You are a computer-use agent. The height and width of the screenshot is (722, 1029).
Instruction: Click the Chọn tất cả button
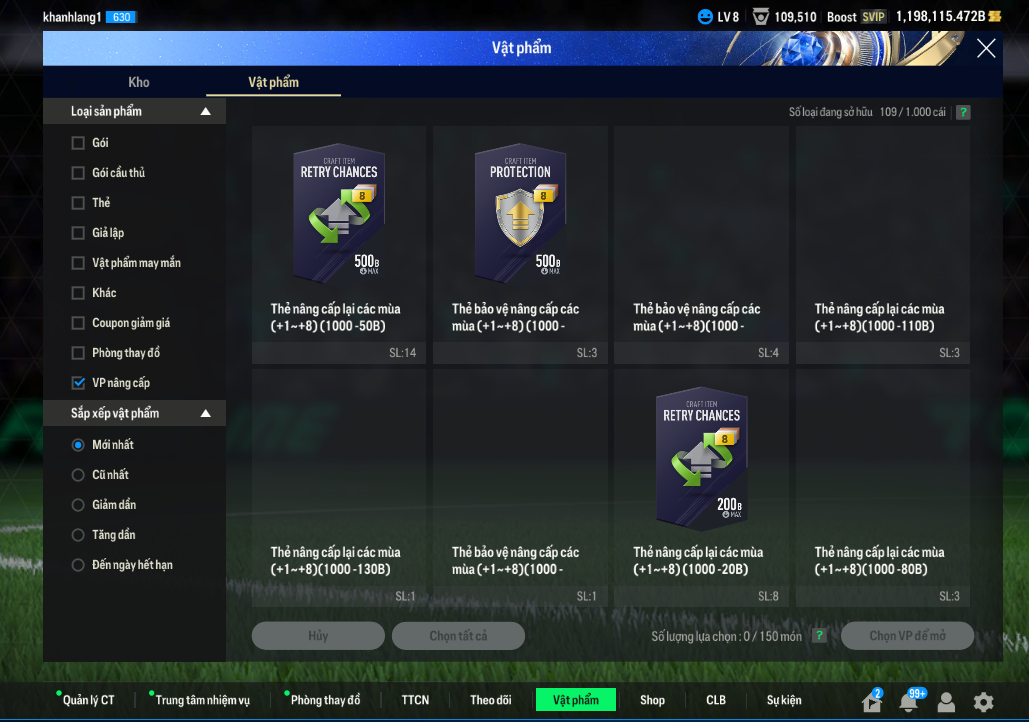coord(458,636)
